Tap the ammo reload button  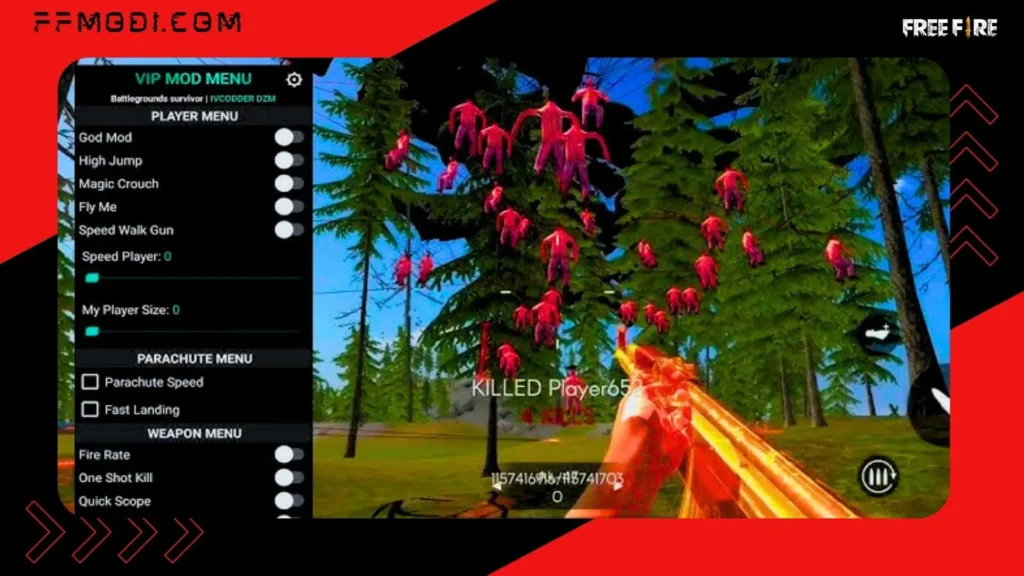point(879,477)
